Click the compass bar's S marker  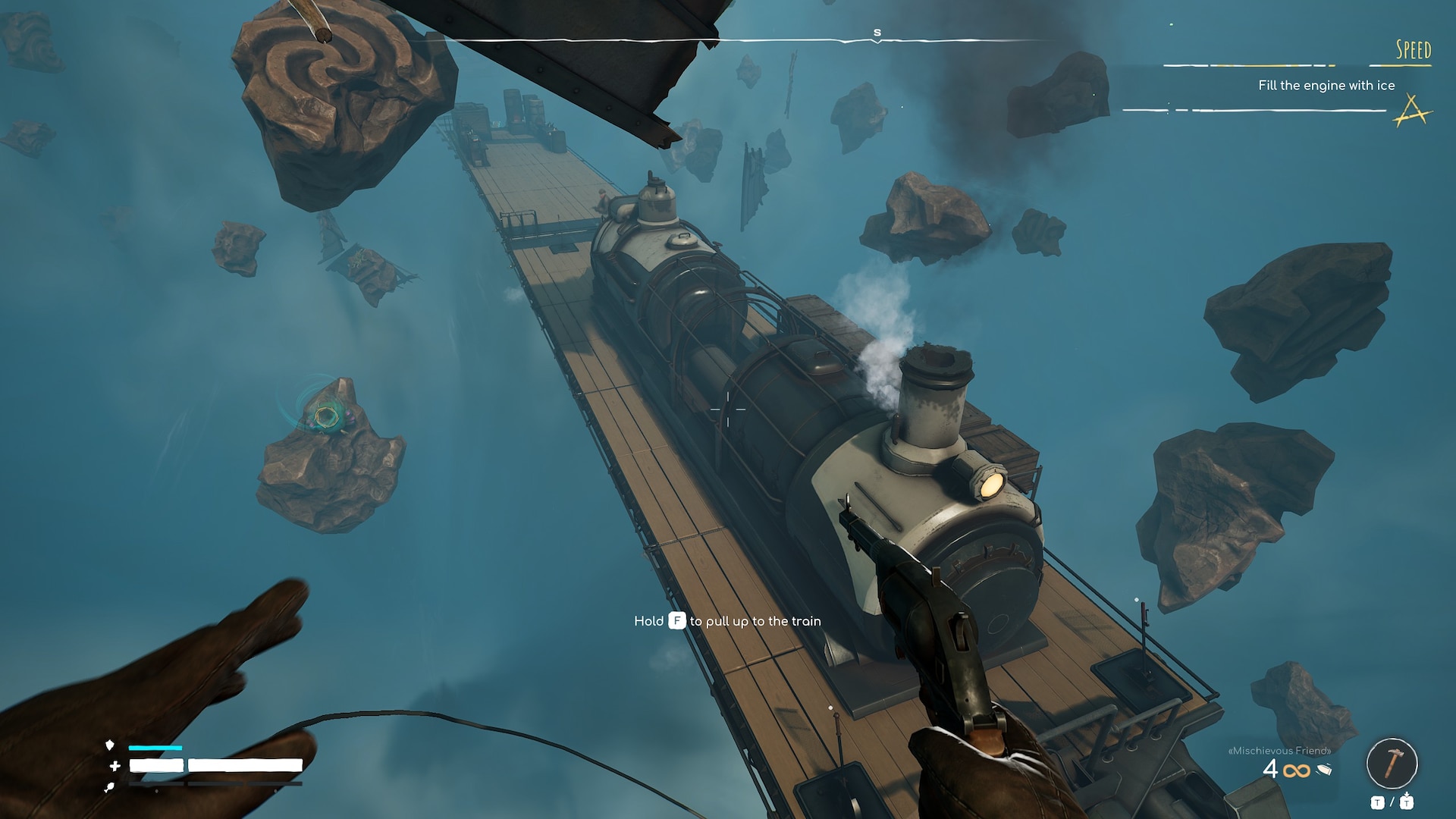pyautogui.click(x=877, y=33)
